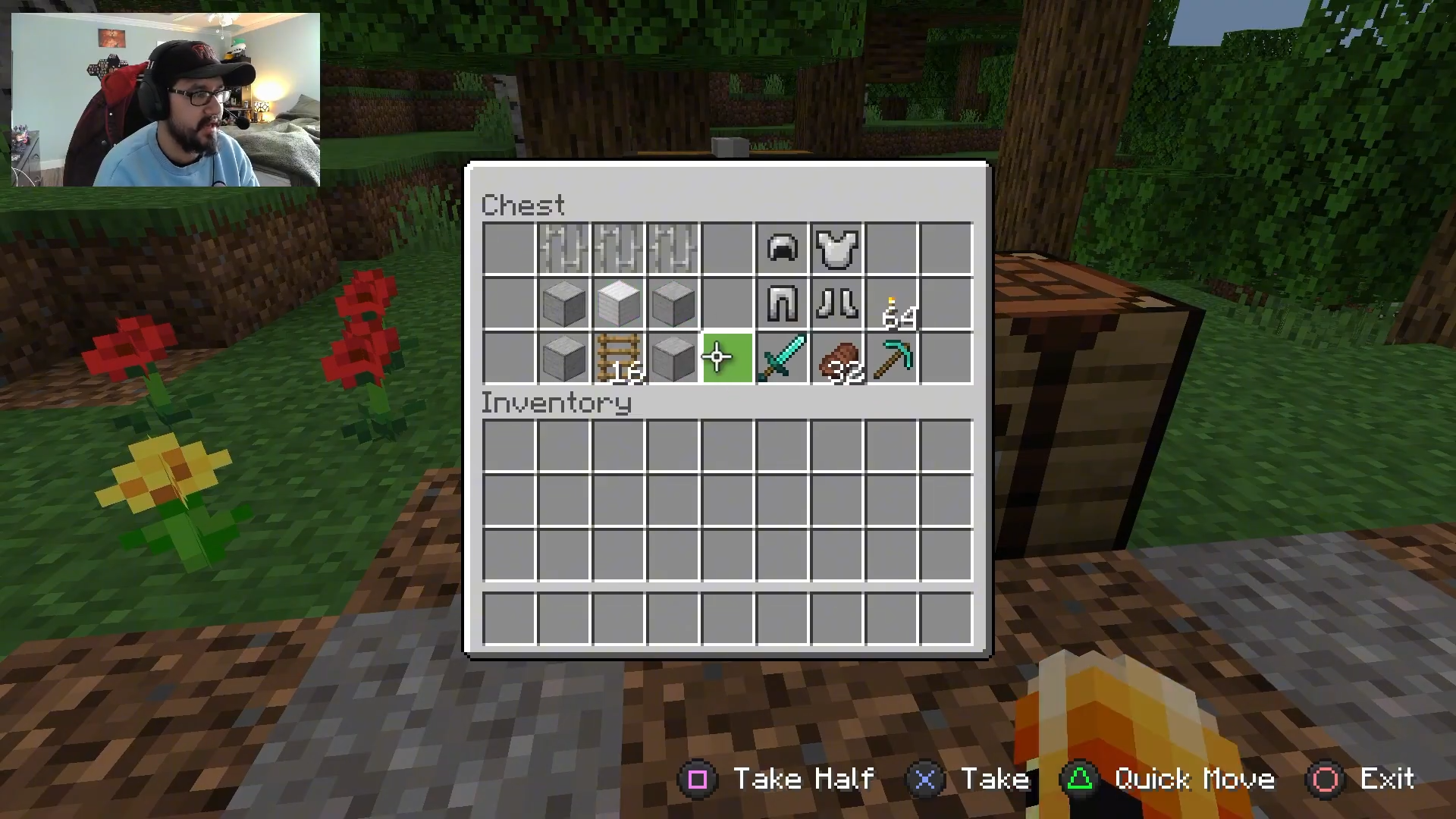Take the stack of 16 ladders
Image resolution: width=1456 pixels, height=819 pixels.
click(618, 358)
